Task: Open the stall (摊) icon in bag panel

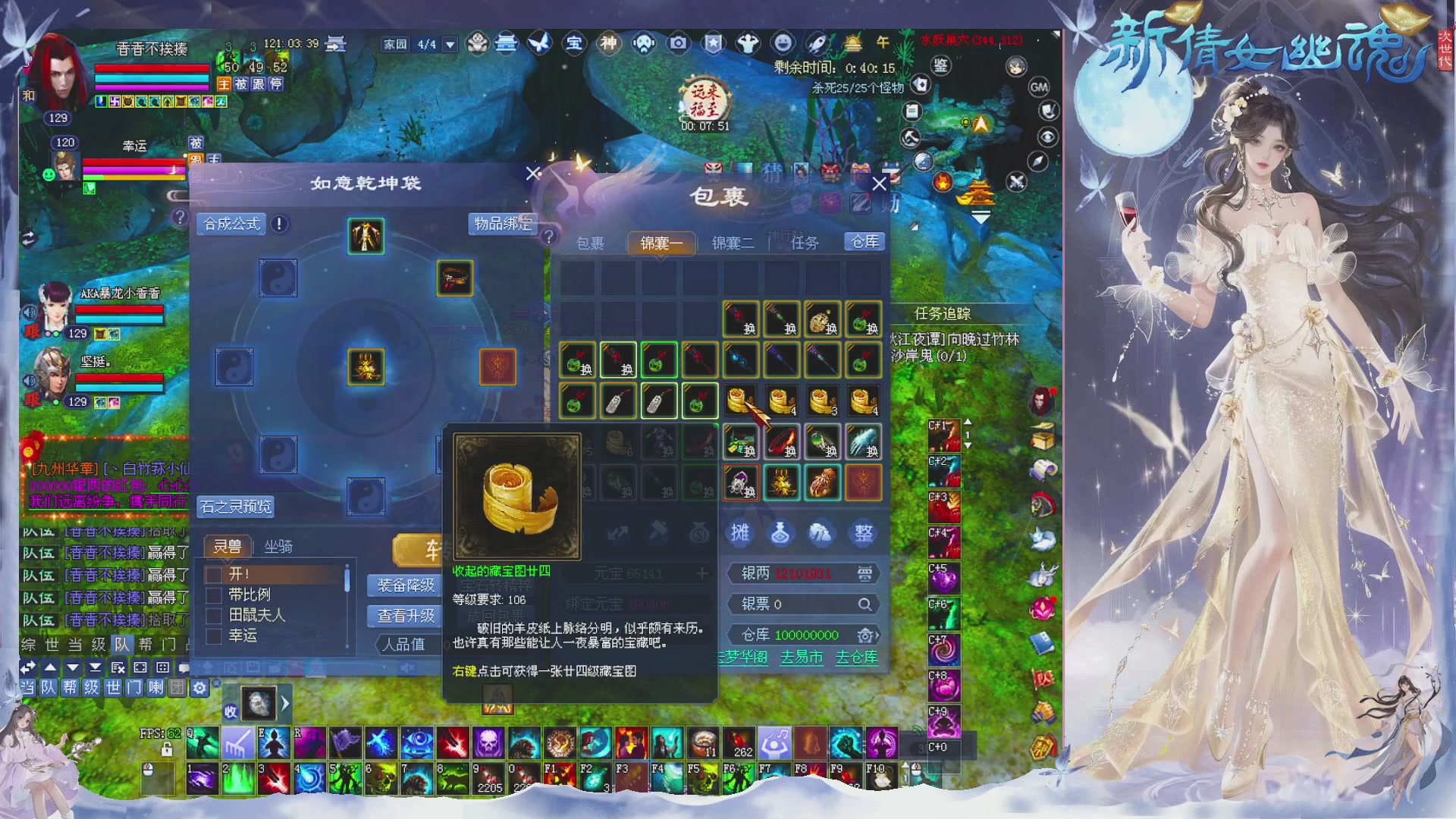Action: point(739,534)
